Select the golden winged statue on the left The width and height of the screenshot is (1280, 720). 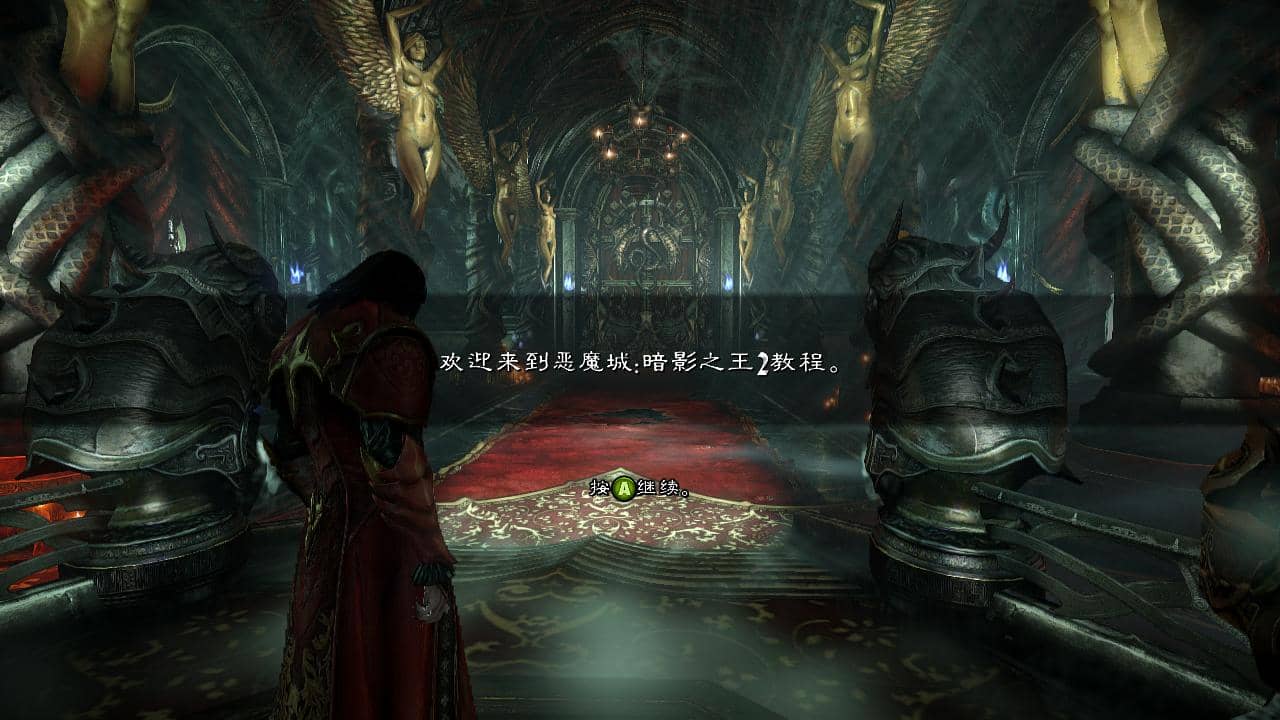[420, 90]
